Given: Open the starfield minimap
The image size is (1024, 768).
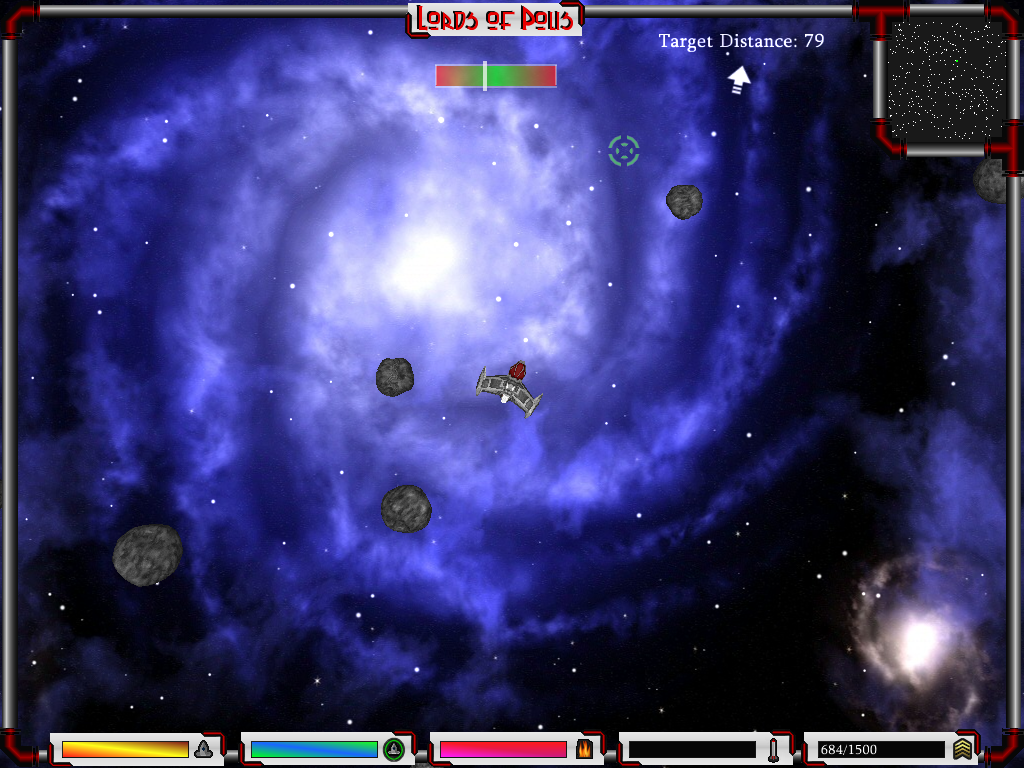Looking at the screenshot, I should pos(946,80).
